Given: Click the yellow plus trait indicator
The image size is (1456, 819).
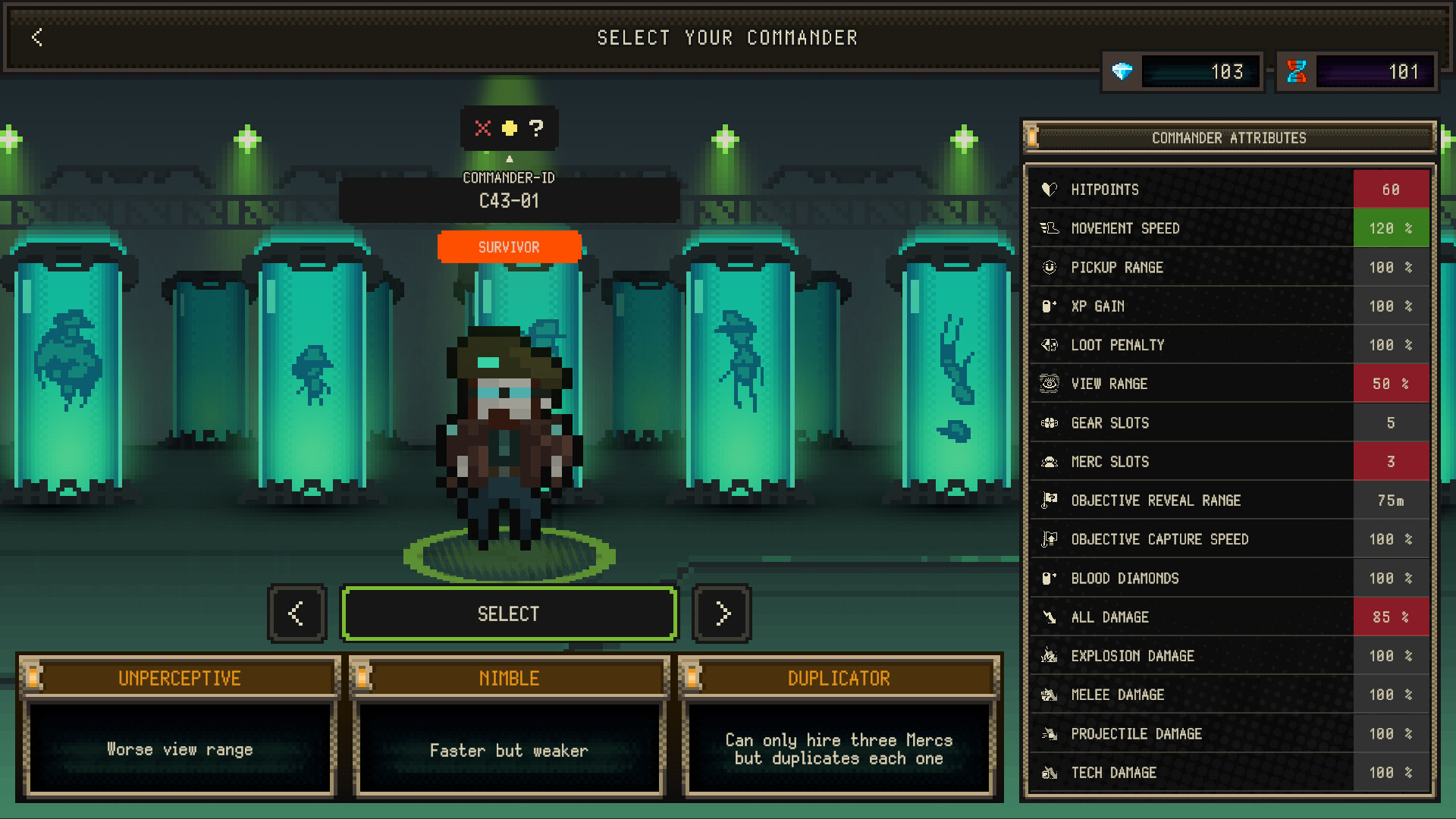Looking at the screenshot, I should [x=510, y=129].
